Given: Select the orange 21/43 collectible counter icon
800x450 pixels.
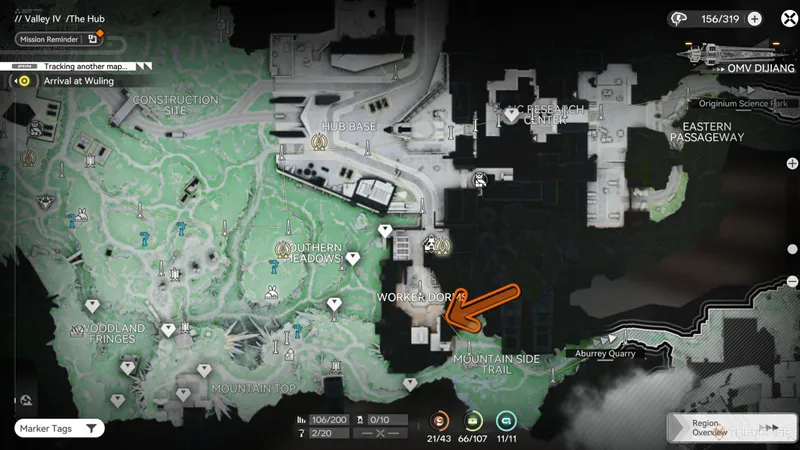Looking at the screenshot, I should click(440, 421).
